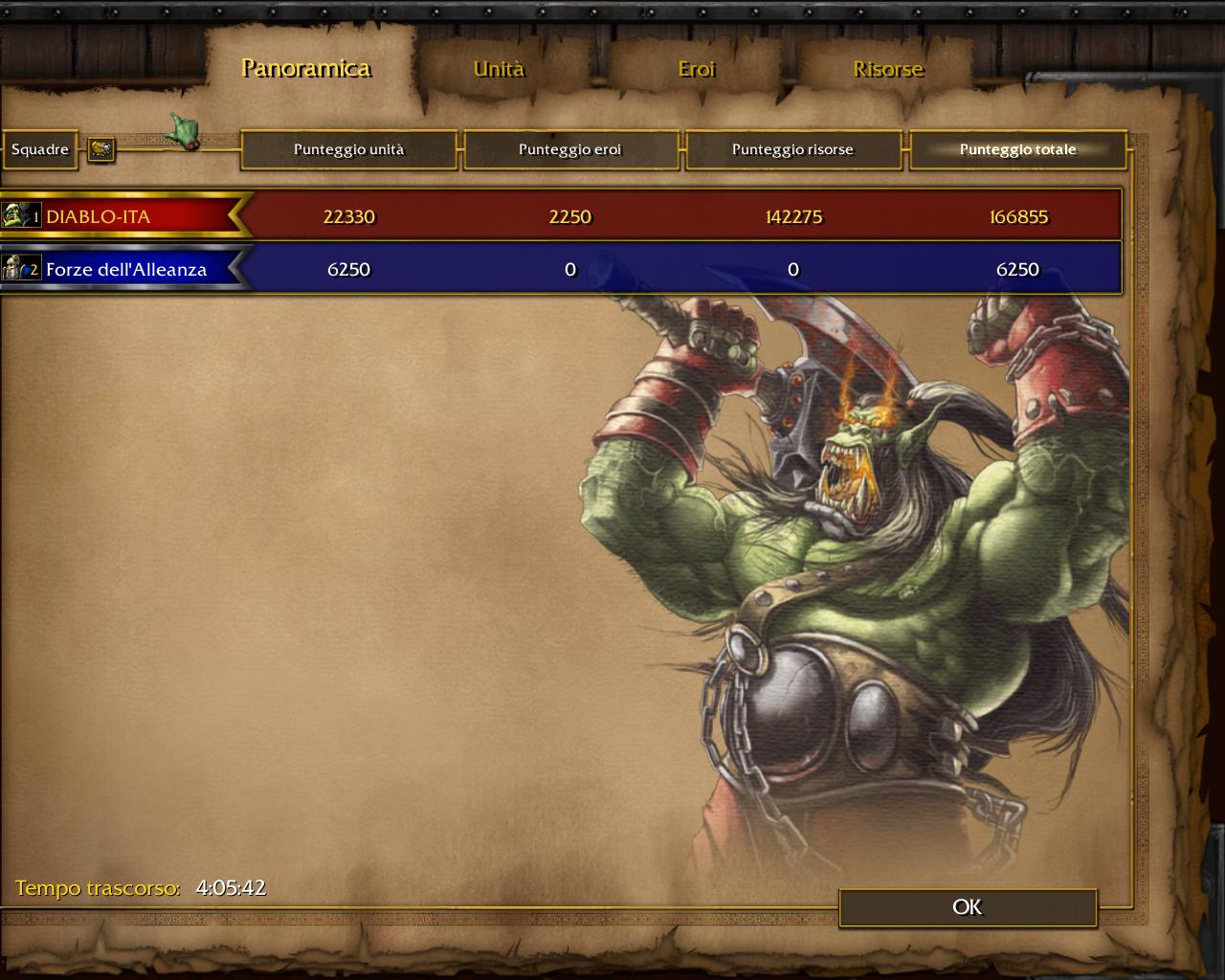This screenshot has height=980, width=1225.
Task: Select the Risorse tab
Action: pos(888,69)
